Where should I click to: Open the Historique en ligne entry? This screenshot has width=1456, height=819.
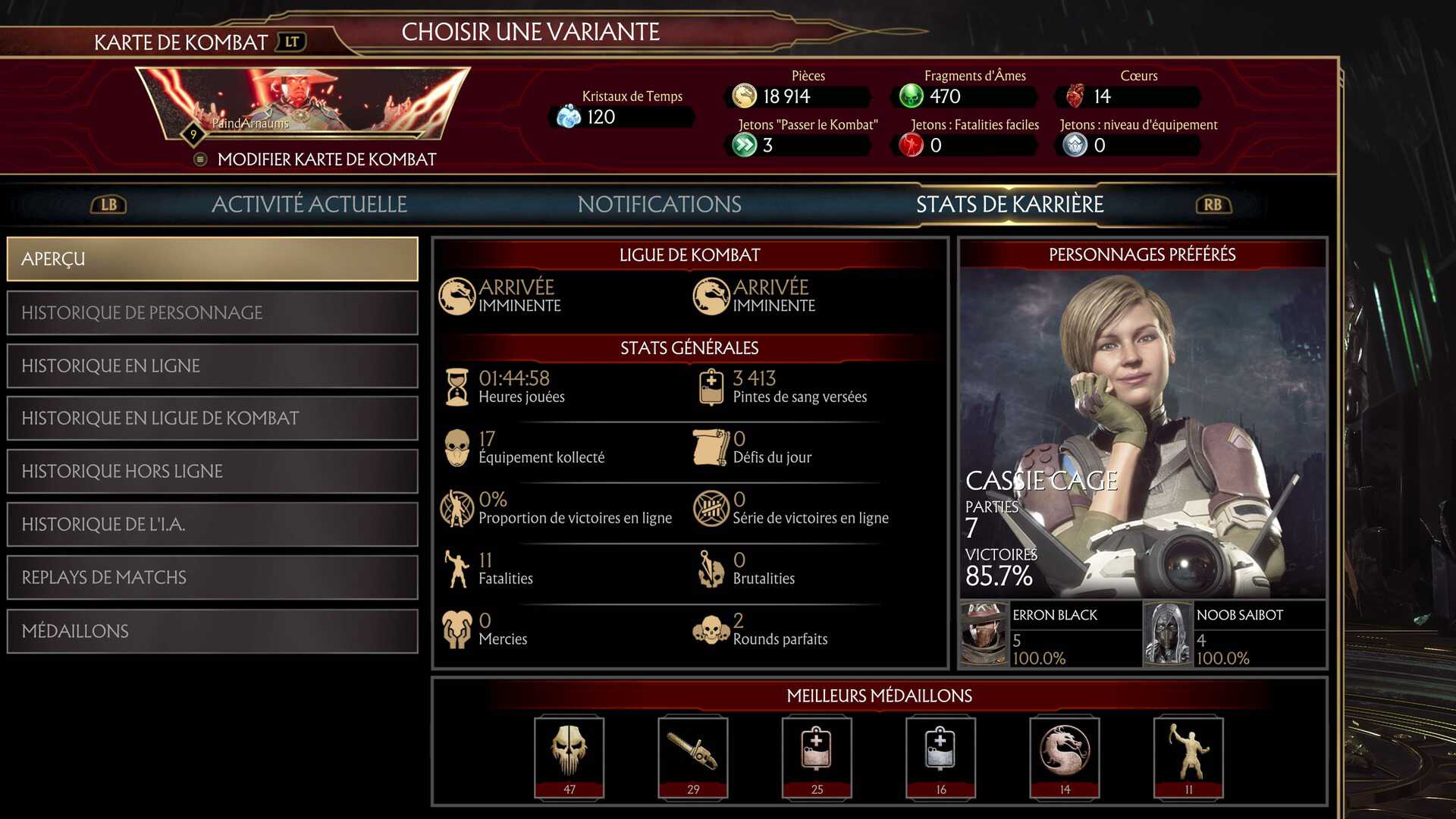pyautogui.click(x=212, y=366)
